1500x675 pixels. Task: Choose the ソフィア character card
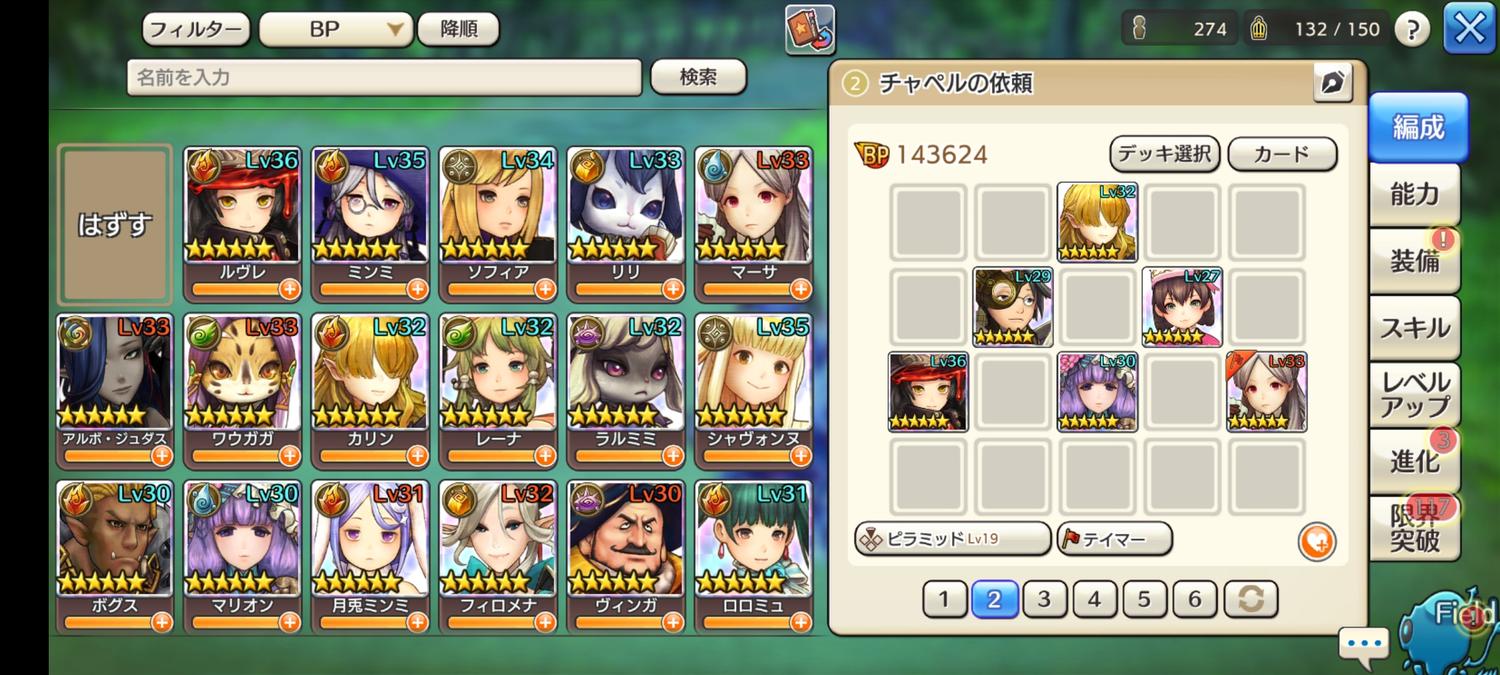coord(498,222)
